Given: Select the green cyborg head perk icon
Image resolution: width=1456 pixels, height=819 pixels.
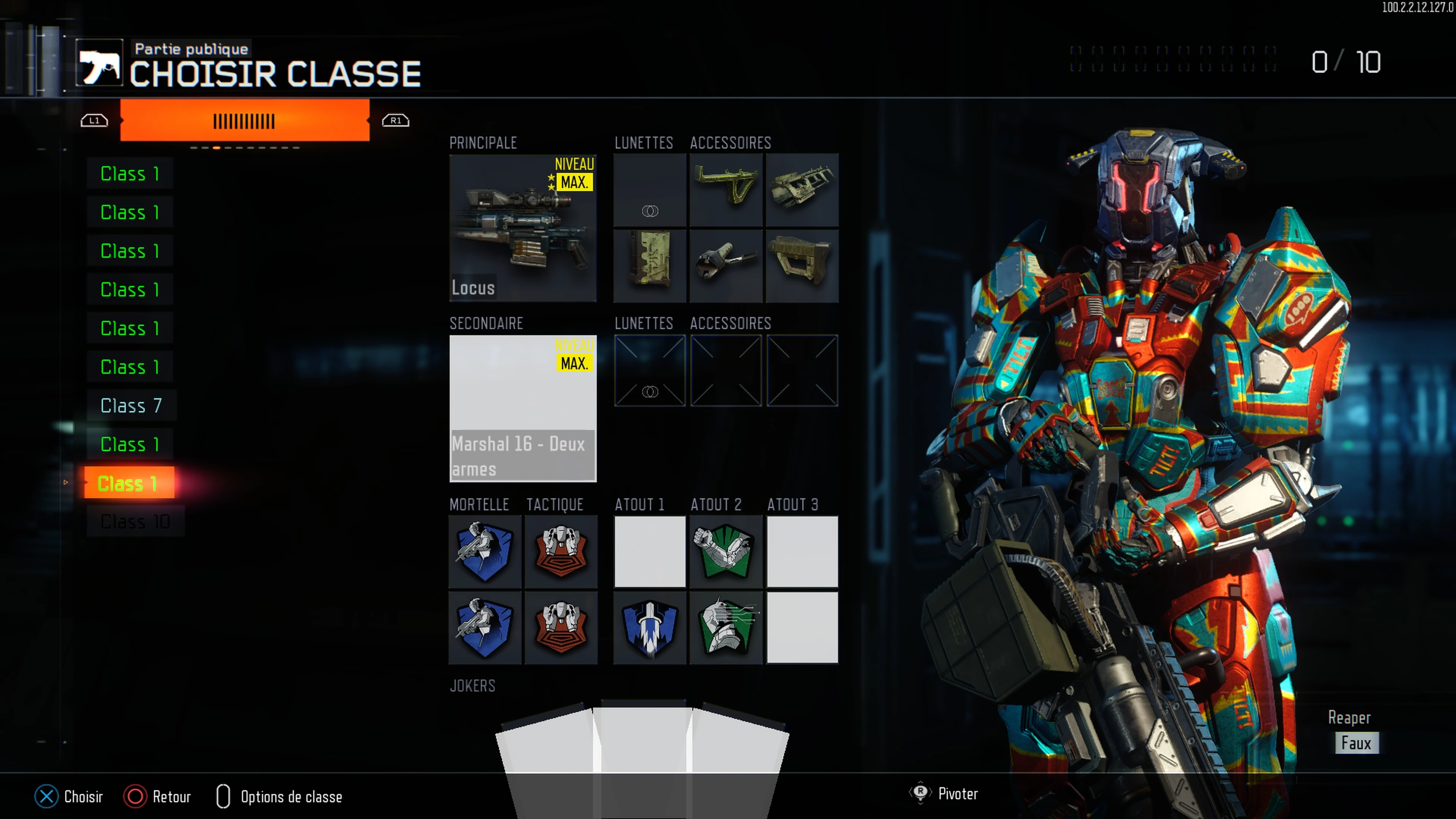Looking at the screenshot, I should tap(726, 628).
